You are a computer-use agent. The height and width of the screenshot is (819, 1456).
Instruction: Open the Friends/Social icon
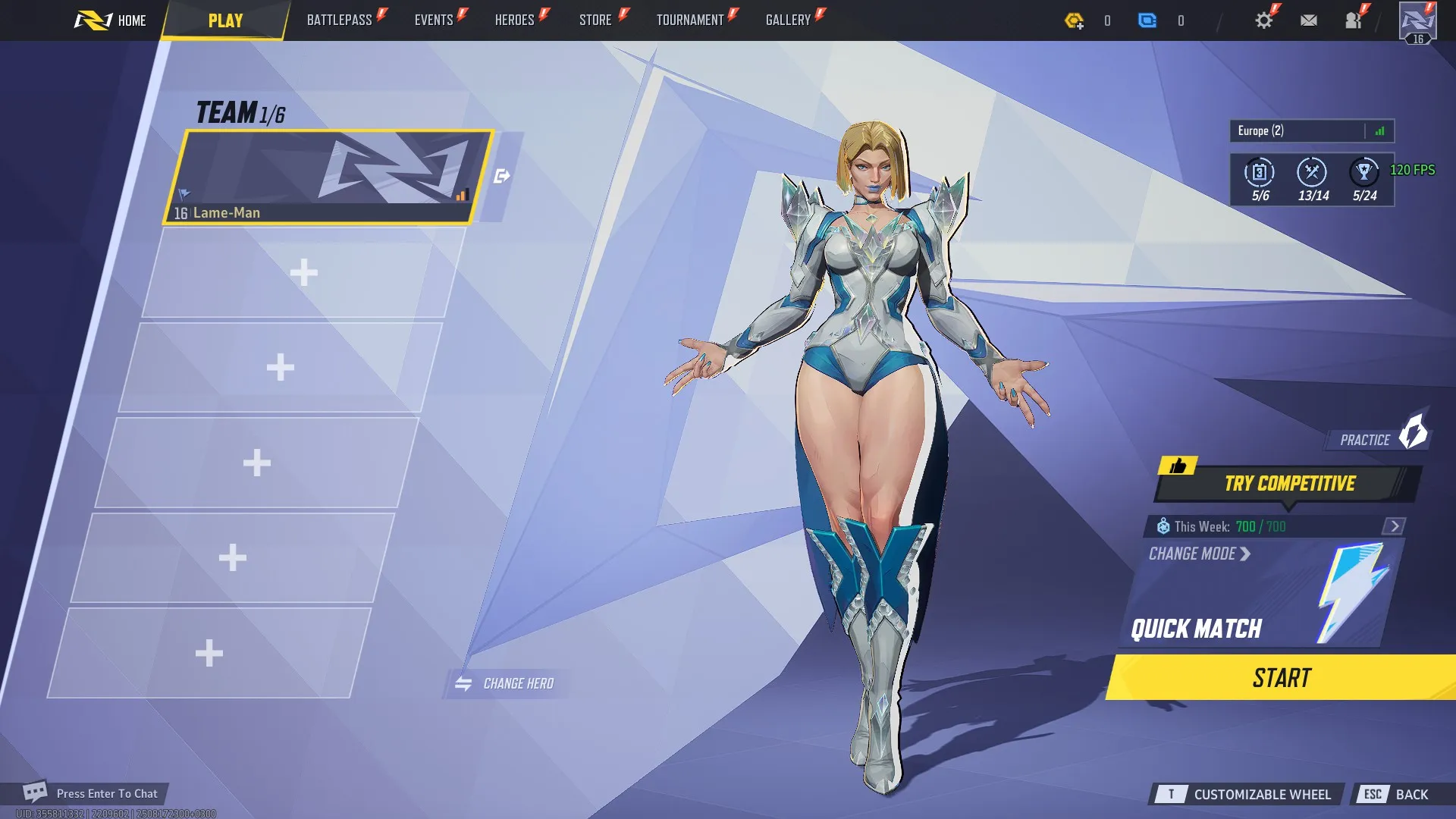point(1354,20)
